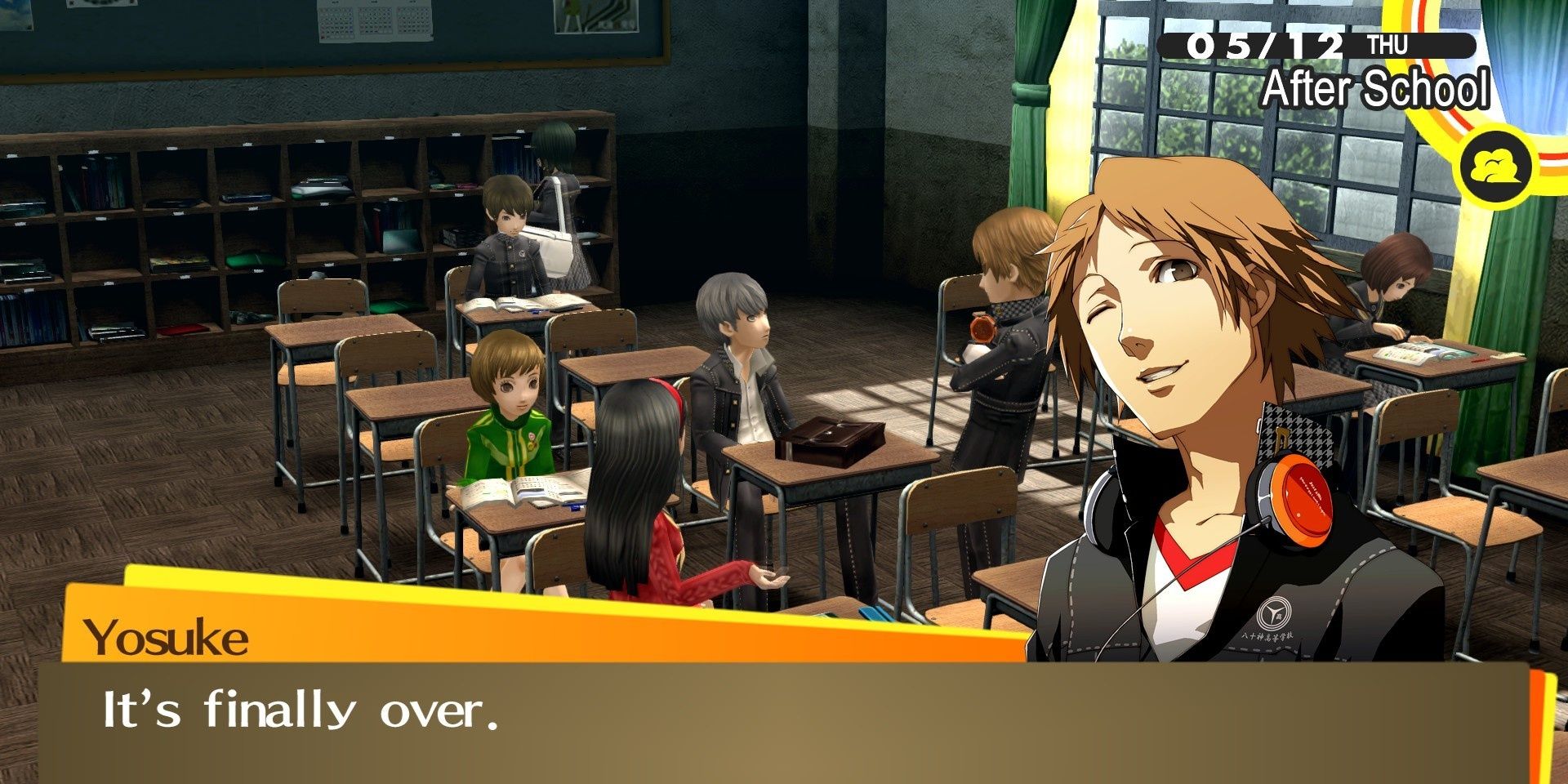Click the calendar pages on the bulletin board

[376, 24]
